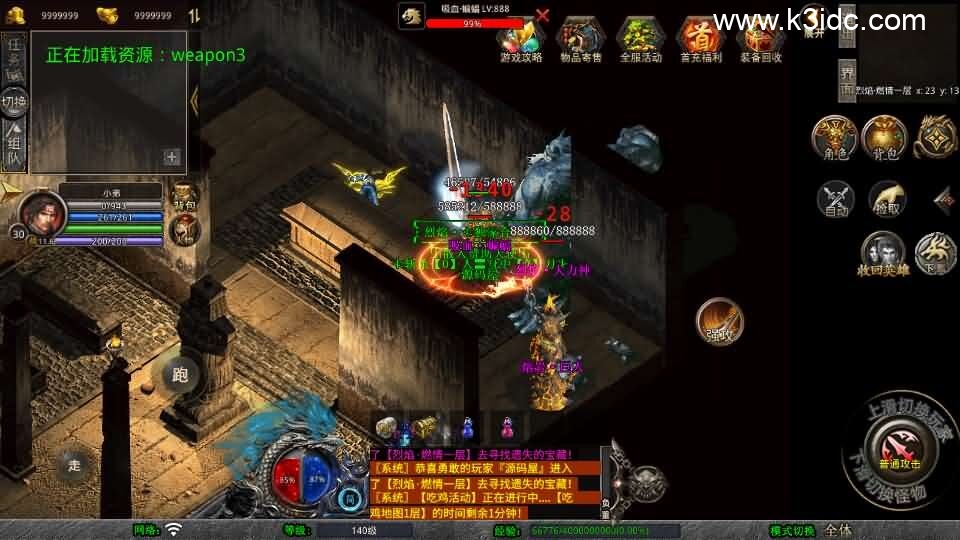Toggle 自动 auto-combat with crossed swords icon
Image resolution: width=960 pixels, height=540 pixels.
[x=836, y=199]
